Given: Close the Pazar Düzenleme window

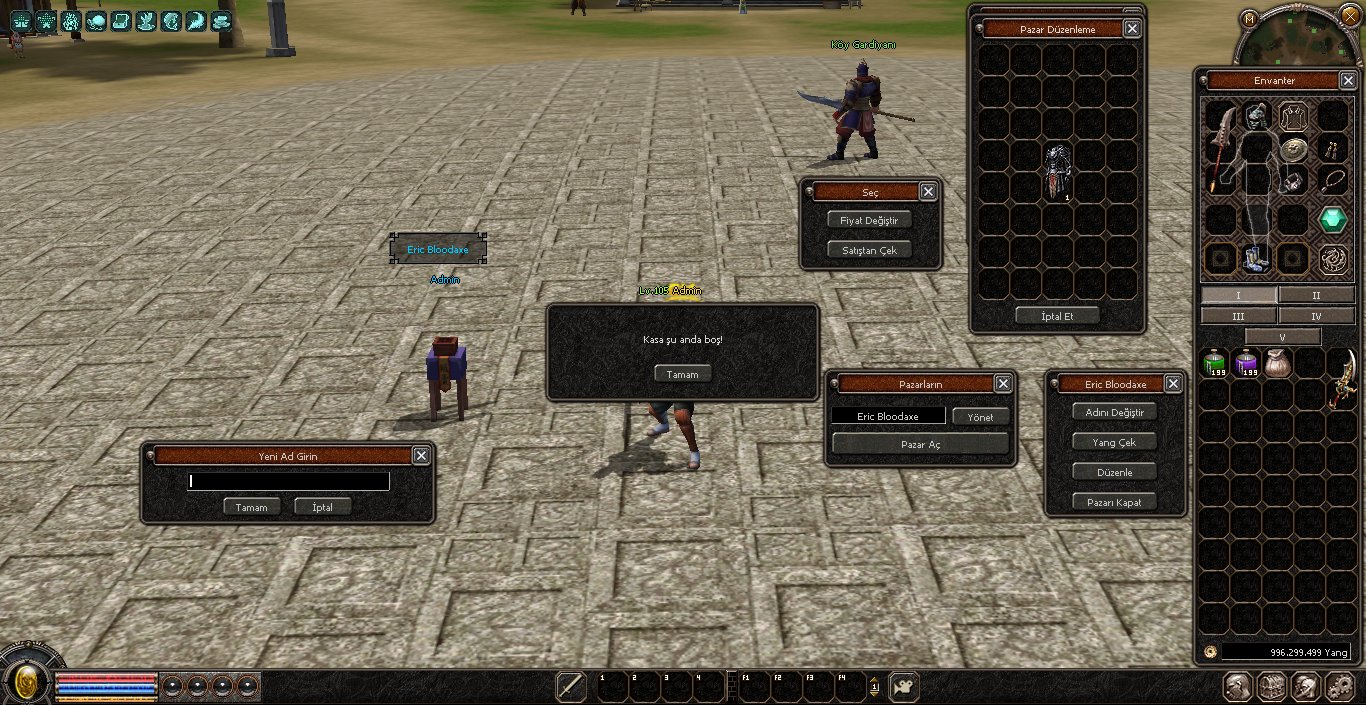Looking at the screenshot, I should (x=1132, y=29).
